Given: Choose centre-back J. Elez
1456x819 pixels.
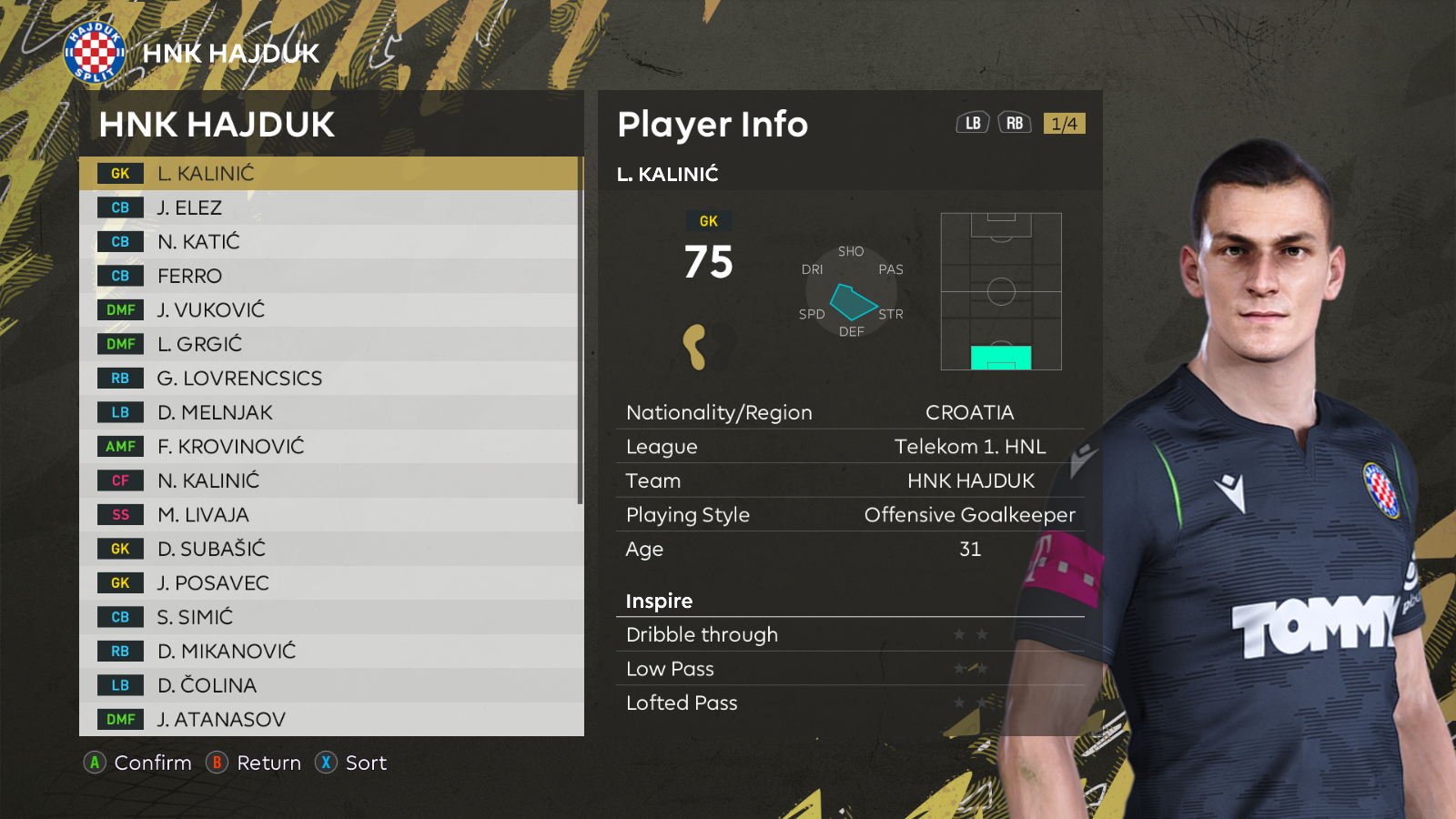Looking at the screenshot, I should [x=329, y=207].
